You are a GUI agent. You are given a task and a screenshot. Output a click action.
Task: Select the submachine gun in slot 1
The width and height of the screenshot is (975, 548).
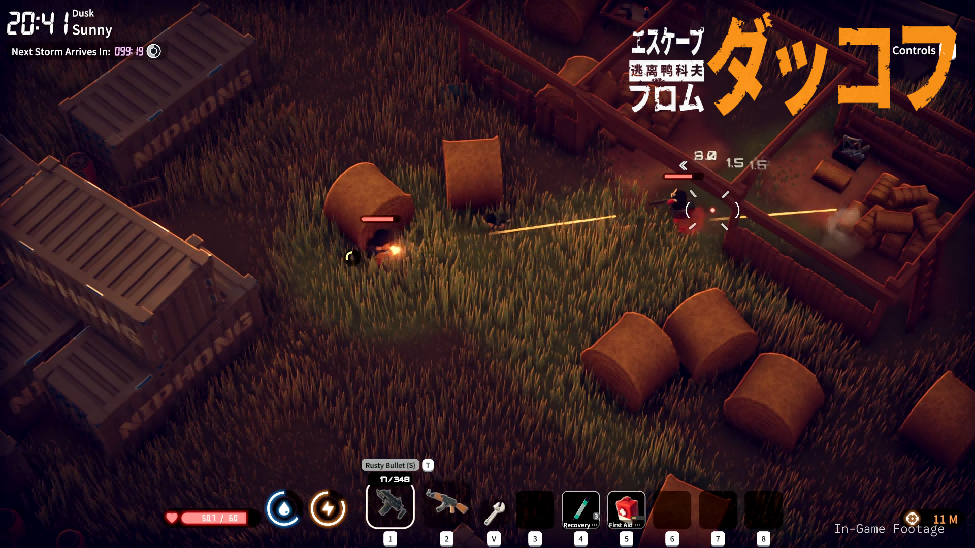pos(390,505)
